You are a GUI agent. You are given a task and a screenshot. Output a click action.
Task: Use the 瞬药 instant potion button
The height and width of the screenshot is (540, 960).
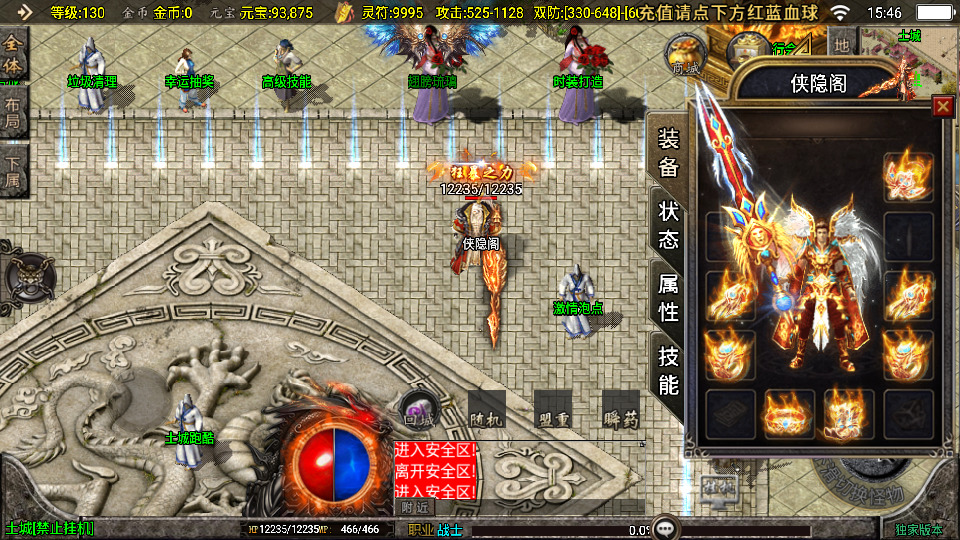point(621,410)
